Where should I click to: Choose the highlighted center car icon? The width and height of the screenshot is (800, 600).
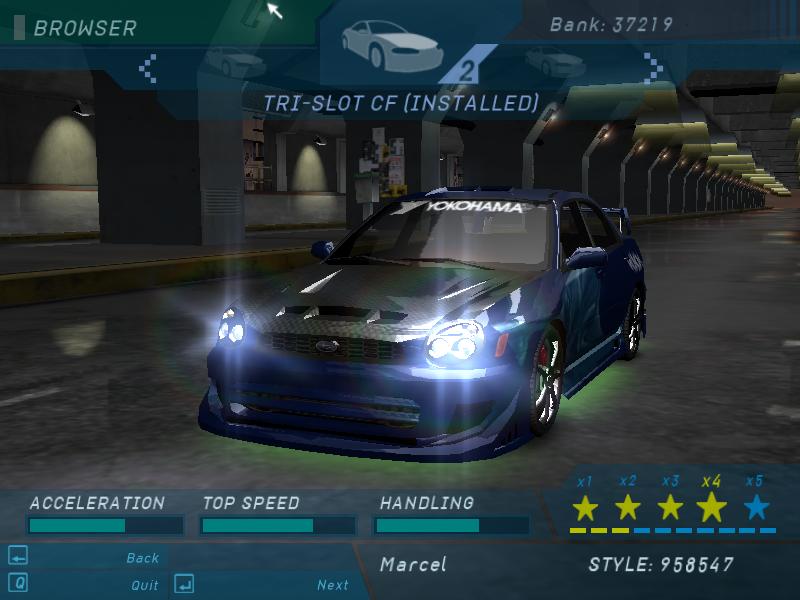coord(377,40)
